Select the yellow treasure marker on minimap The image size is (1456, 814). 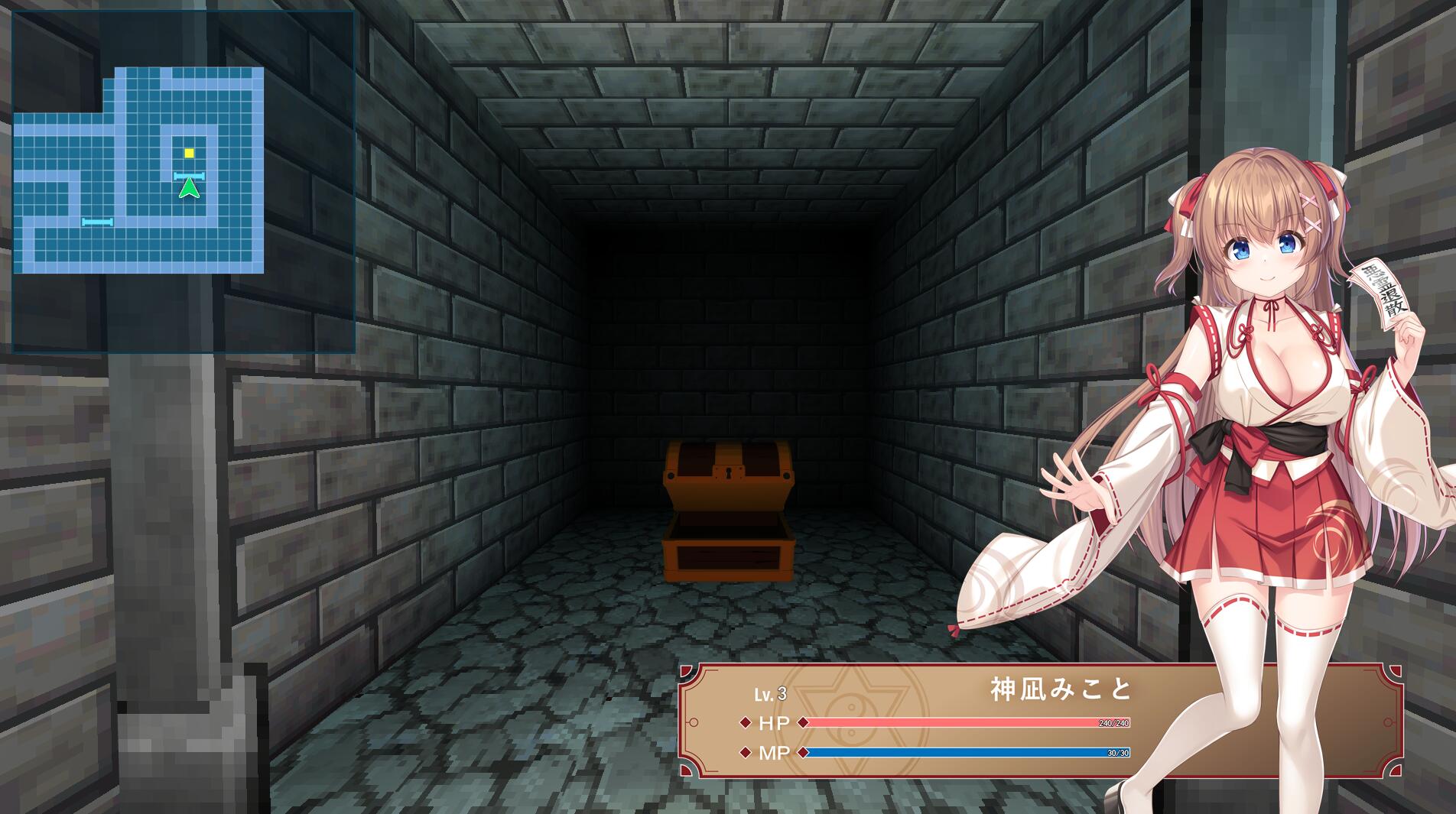tap(189, 153)
